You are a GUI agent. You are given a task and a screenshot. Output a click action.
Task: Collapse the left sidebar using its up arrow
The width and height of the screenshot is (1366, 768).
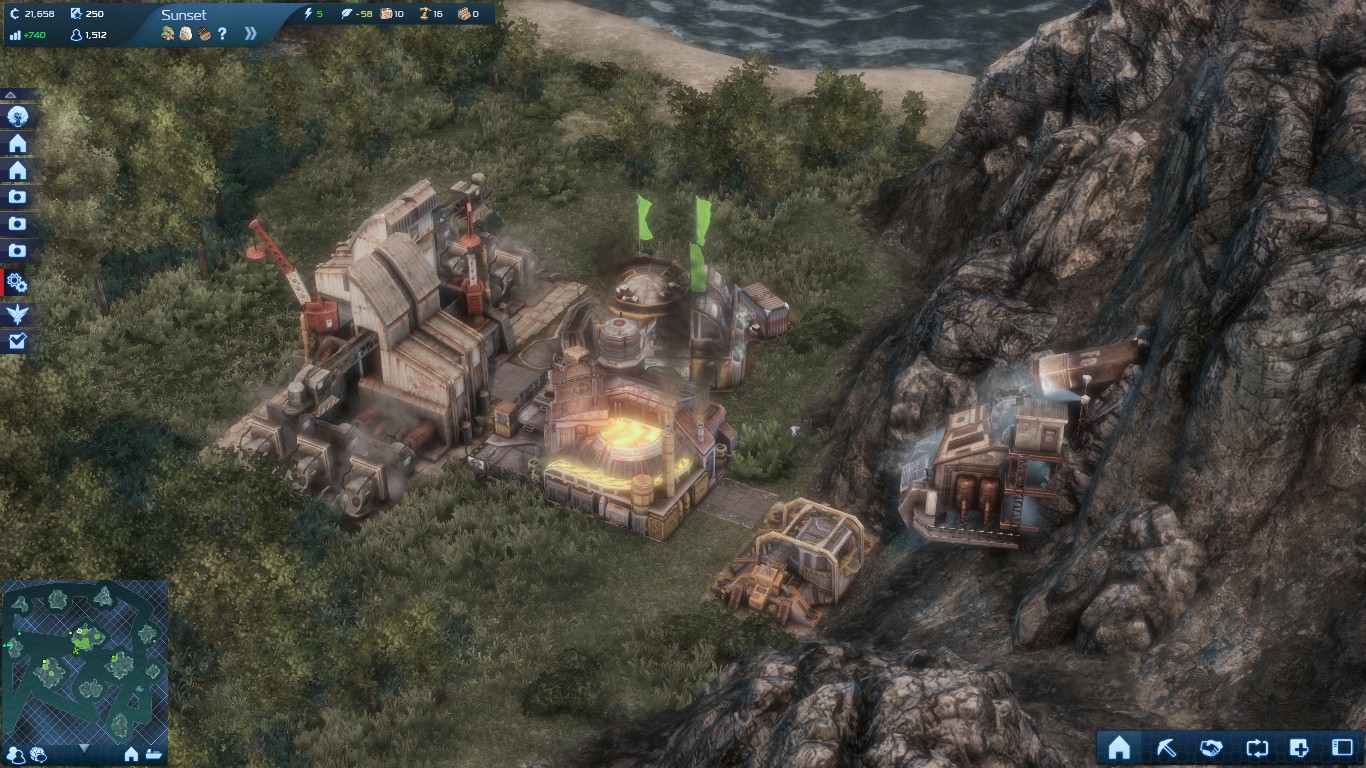(11, 95)
